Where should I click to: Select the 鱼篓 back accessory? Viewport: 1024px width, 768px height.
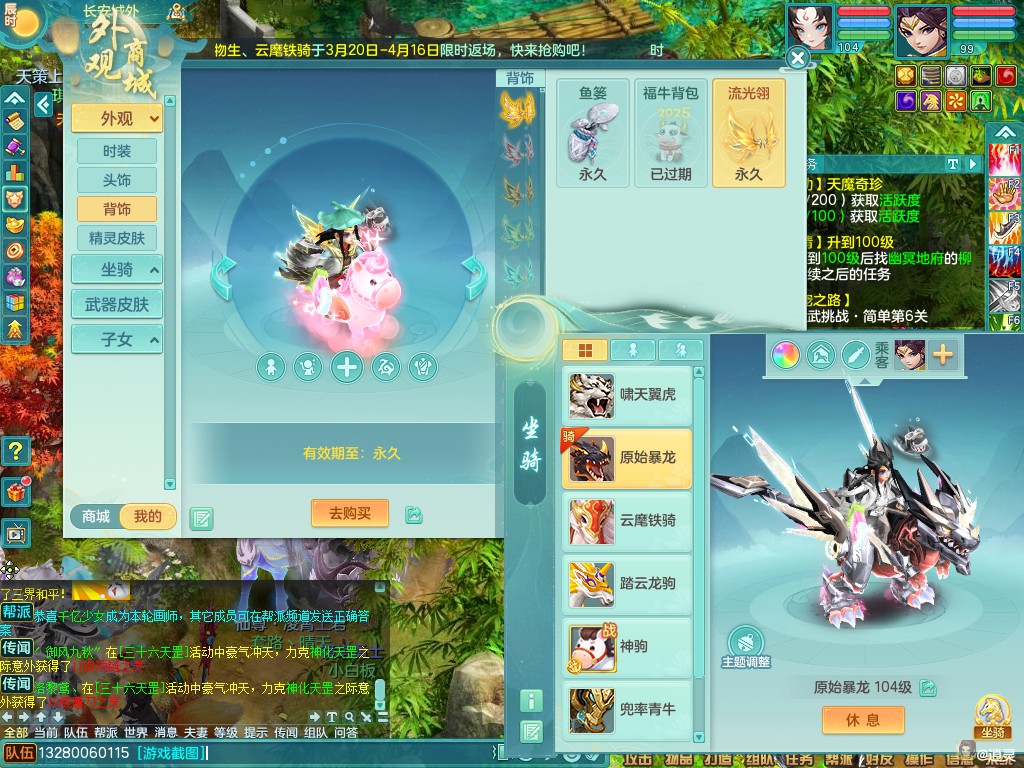pos(593,133)
